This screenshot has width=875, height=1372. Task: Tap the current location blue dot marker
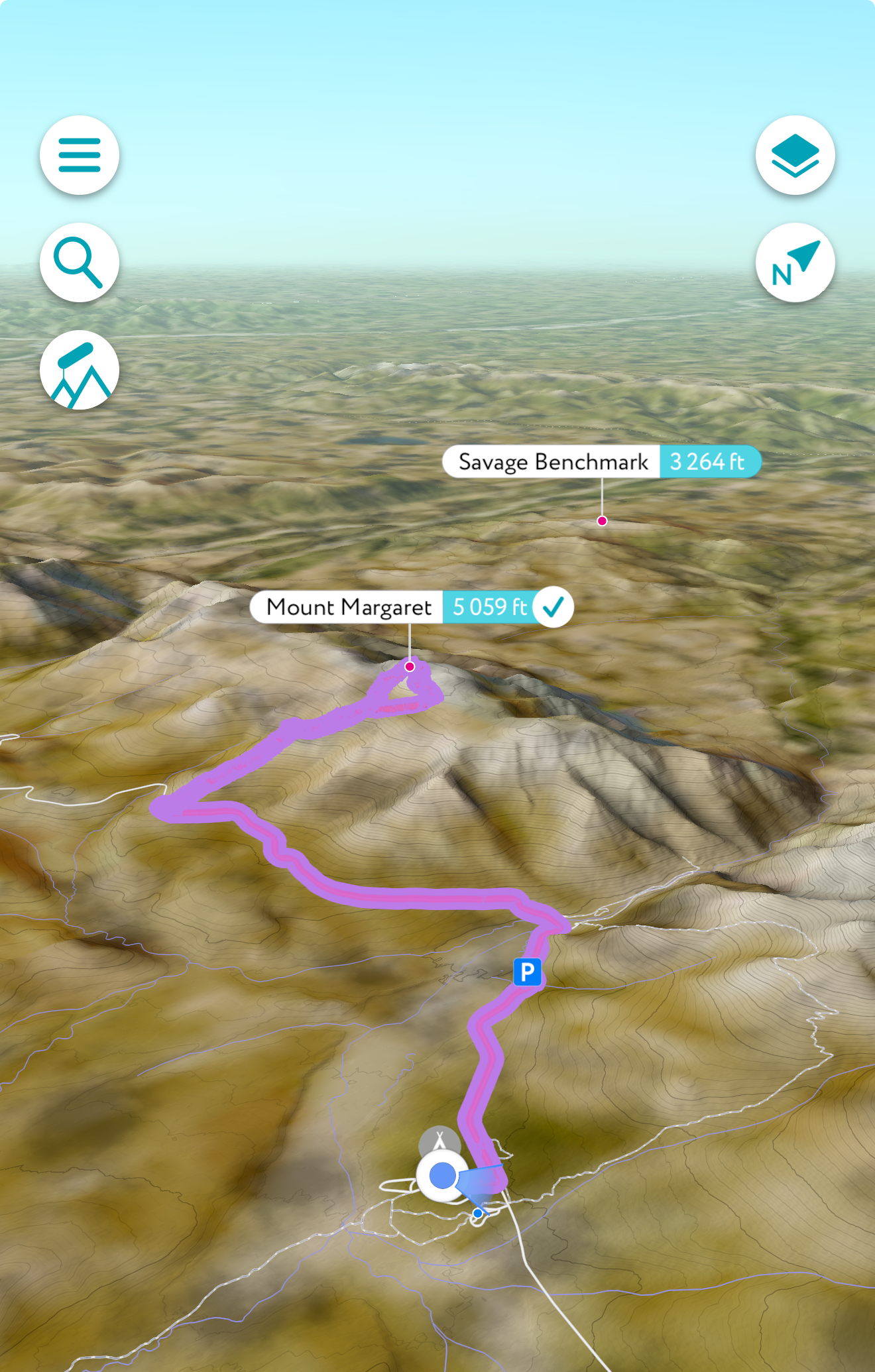(x=443, y=1176)
